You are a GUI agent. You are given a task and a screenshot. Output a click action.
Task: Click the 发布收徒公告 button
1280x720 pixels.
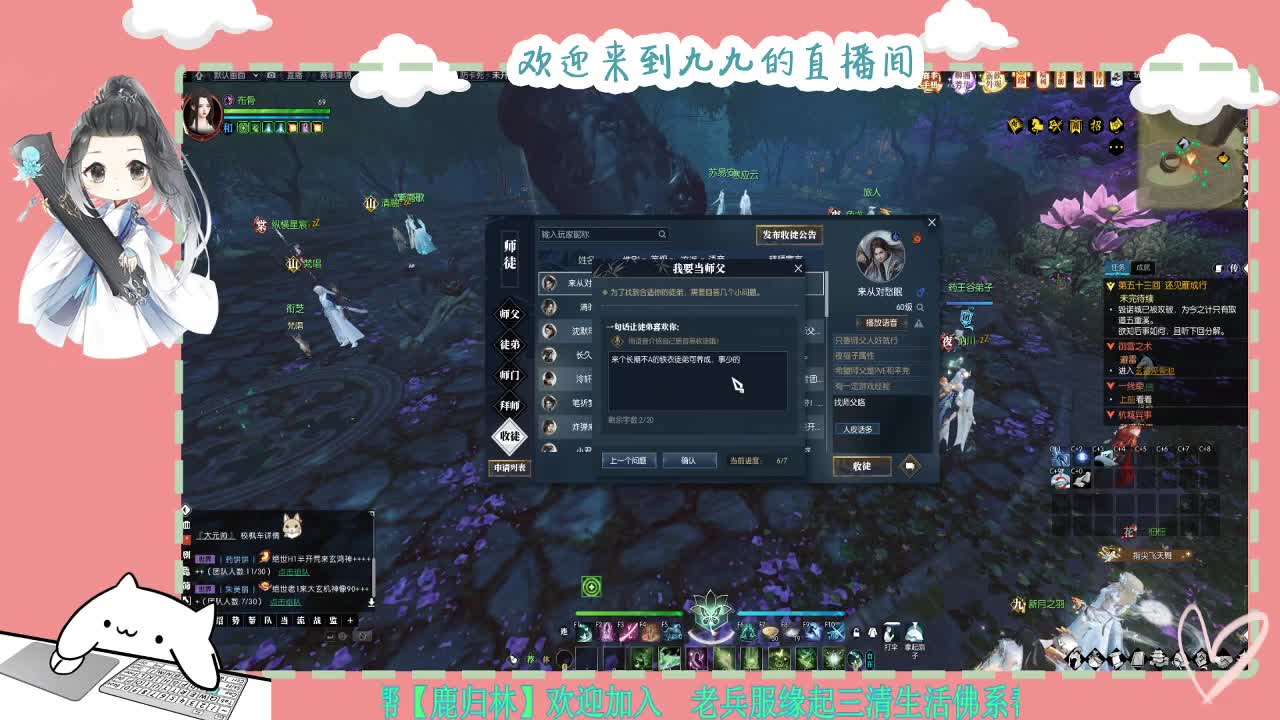[789, 236]
